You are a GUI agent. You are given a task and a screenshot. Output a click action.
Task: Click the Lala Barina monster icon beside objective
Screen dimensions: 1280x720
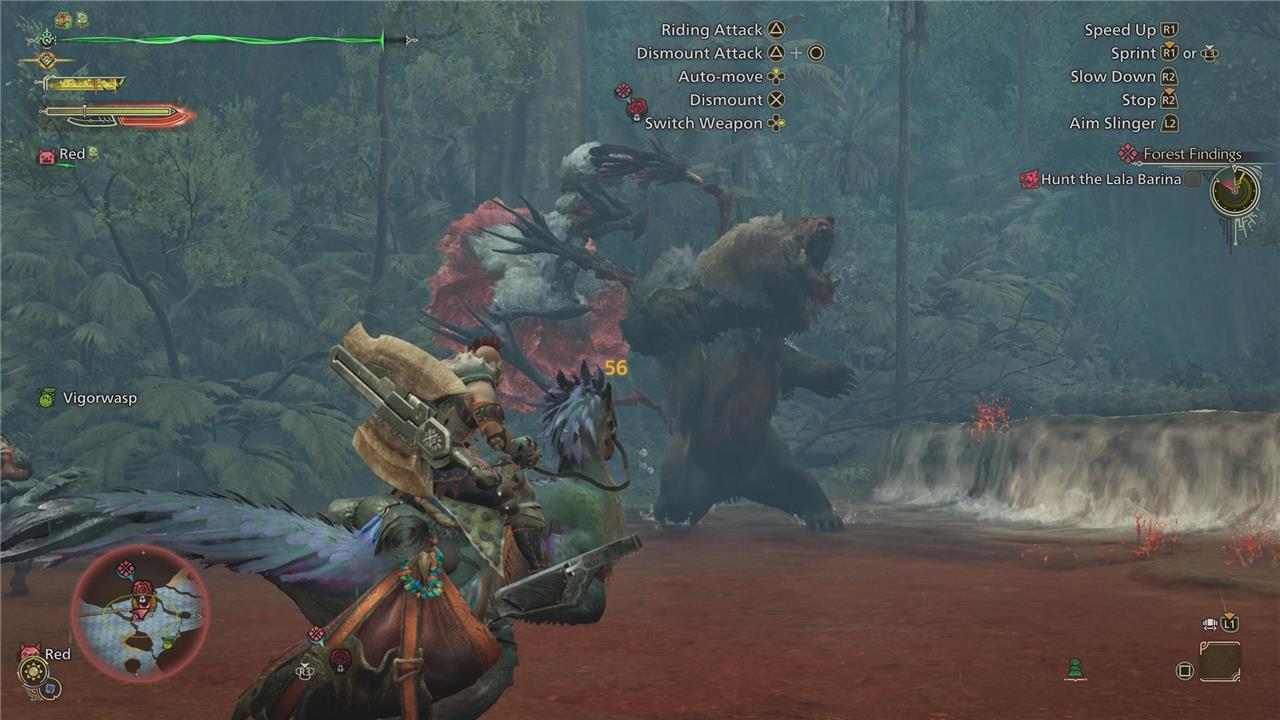pyautogui.click(x=1029, y=180)
